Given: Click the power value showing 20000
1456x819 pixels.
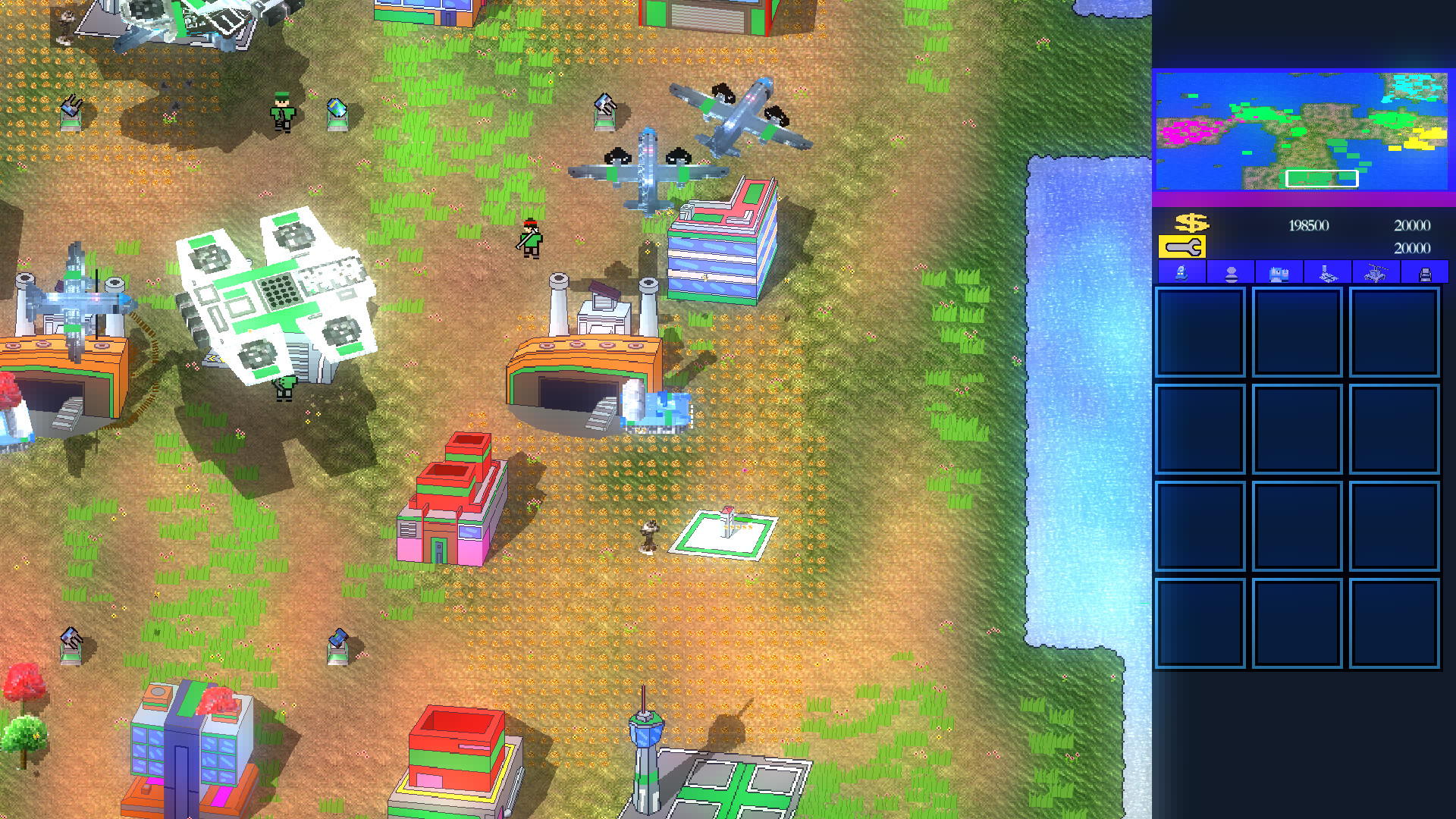Looking at the screenshot, I should point(1410,225).
